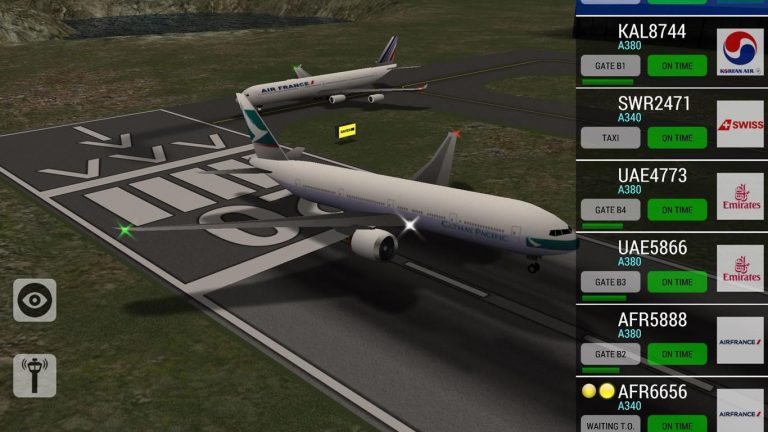Screen dimensions: 768x432
Task: Select the KAL8744 flight callsign
Action: [652, 31]
